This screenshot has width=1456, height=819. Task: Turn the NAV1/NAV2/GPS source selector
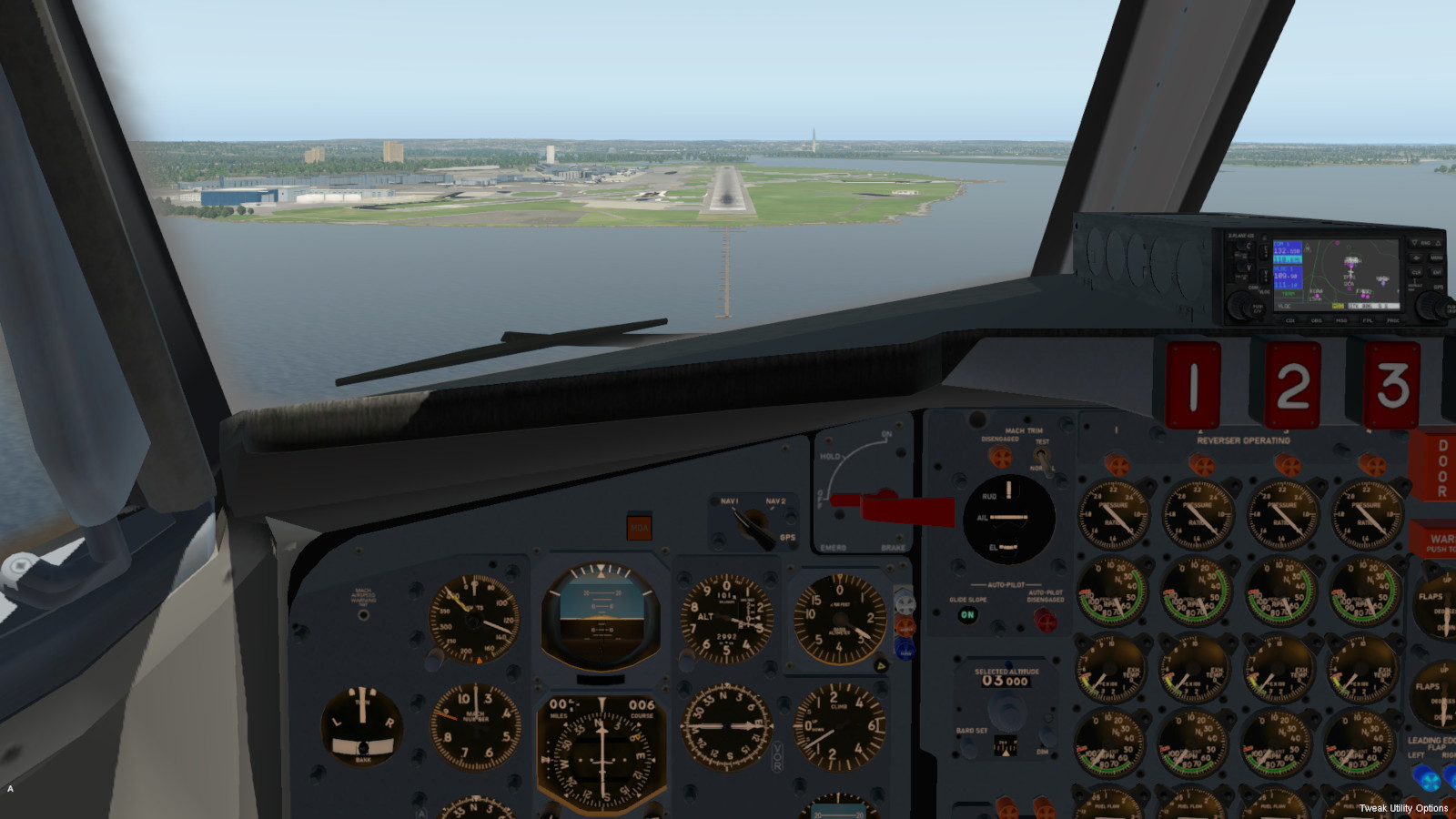tap(754, 524)
